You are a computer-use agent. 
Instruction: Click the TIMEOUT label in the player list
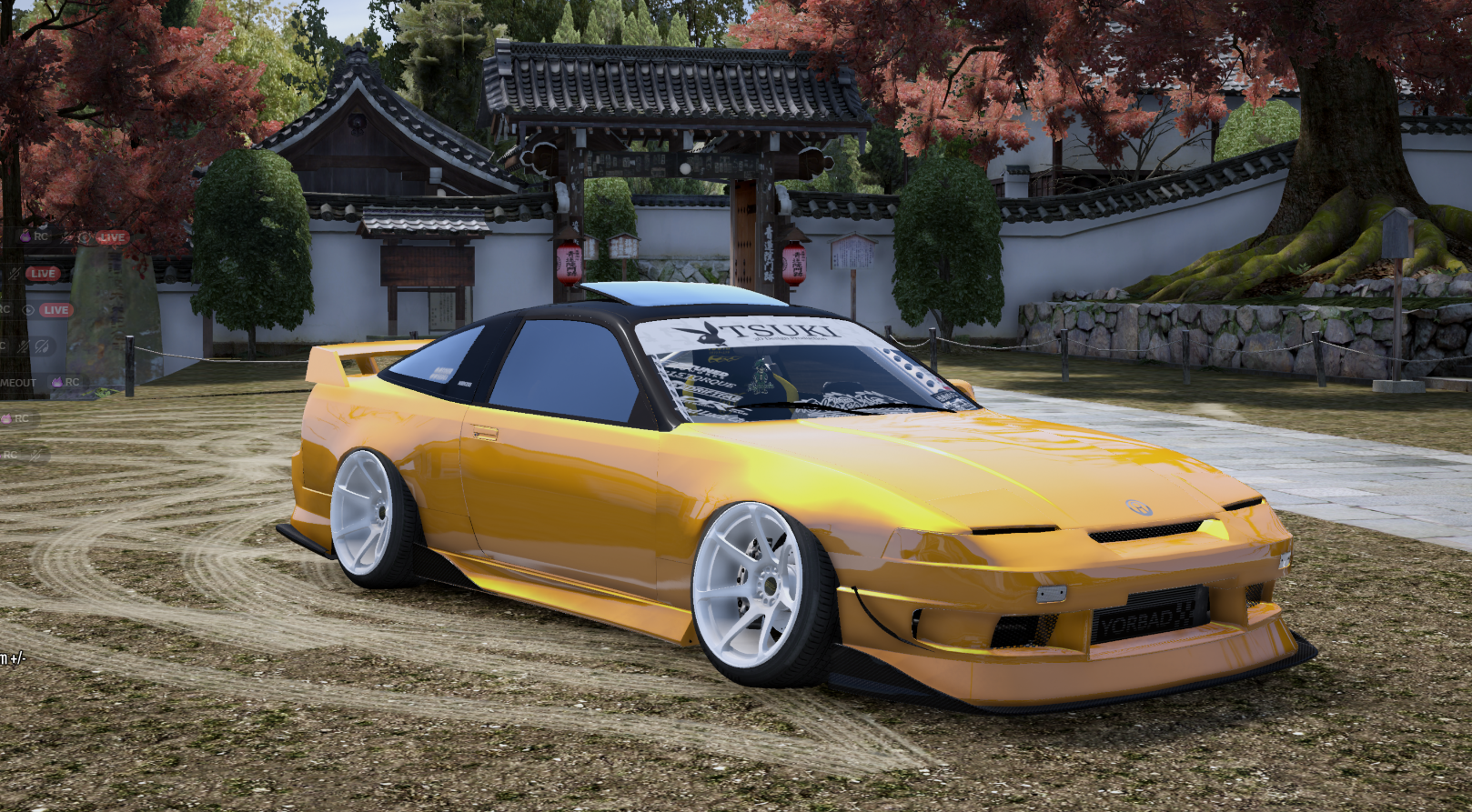click(16, 382)
